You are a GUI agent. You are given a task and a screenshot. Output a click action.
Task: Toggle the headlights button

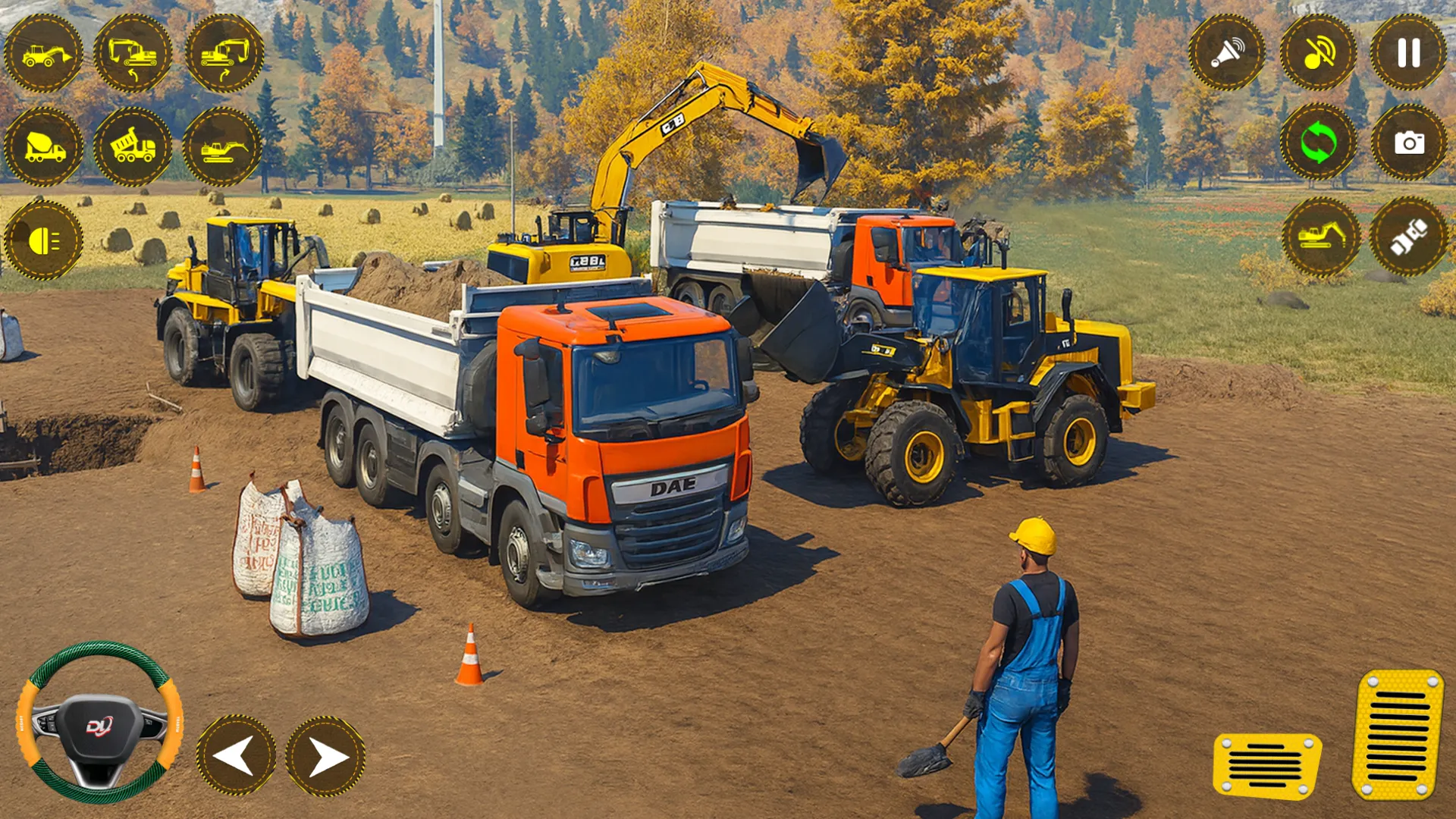pos(43,240)
